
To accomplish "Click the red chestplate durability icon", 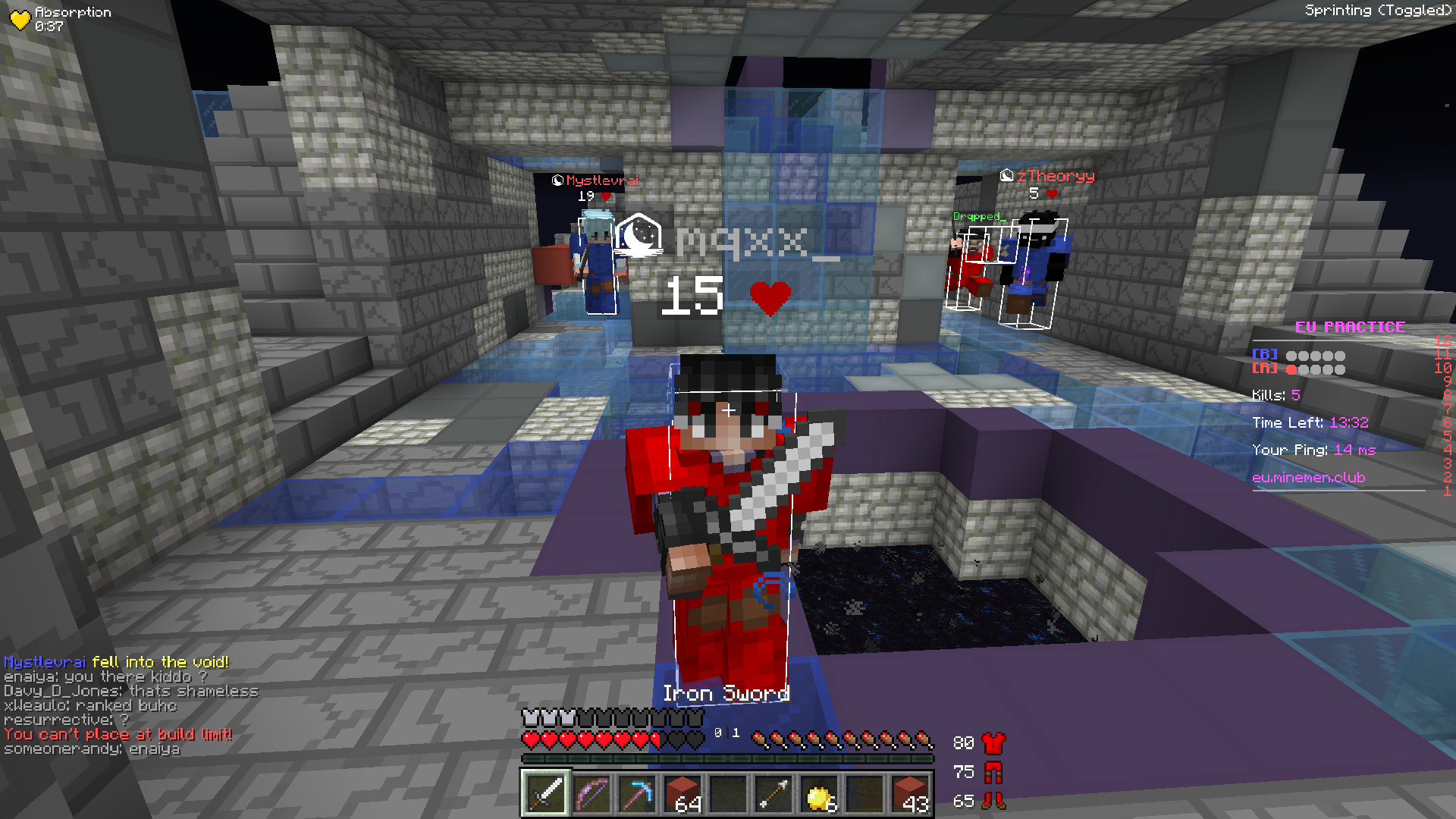I will 994,743.
